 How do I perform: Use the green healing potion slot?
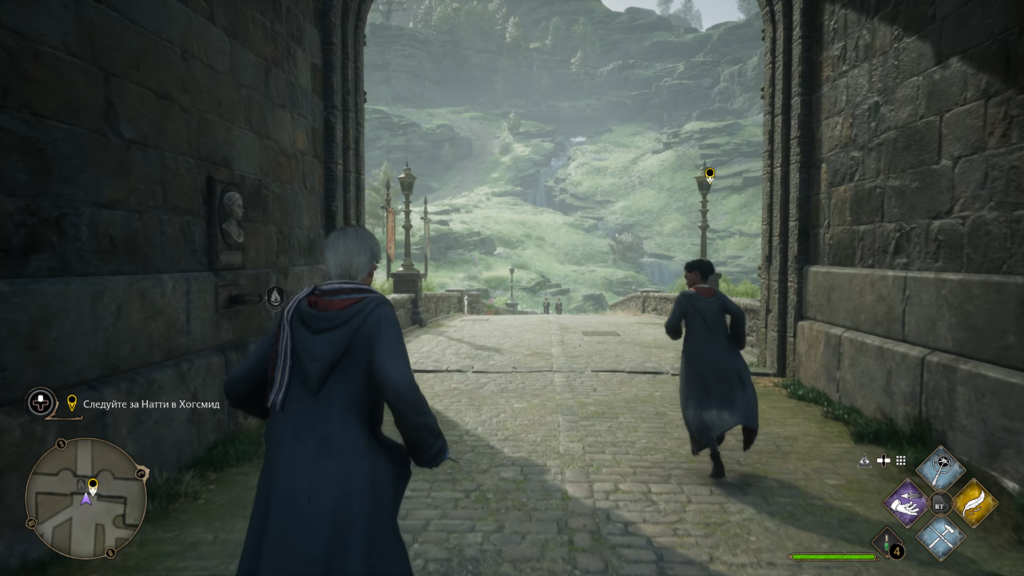[886, 543]
